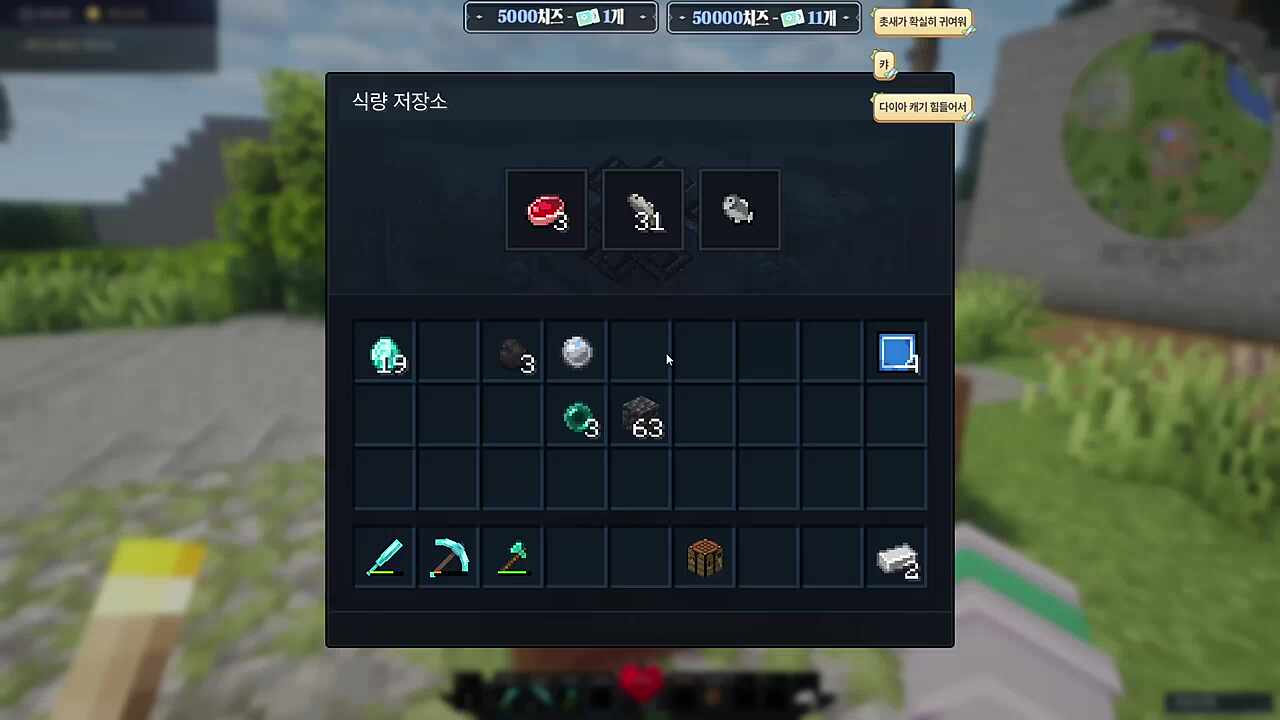The height and width of the screenshot is (720, 1280).
Task: Select the diamond pickaxe
Action: (x=448, y=557)
